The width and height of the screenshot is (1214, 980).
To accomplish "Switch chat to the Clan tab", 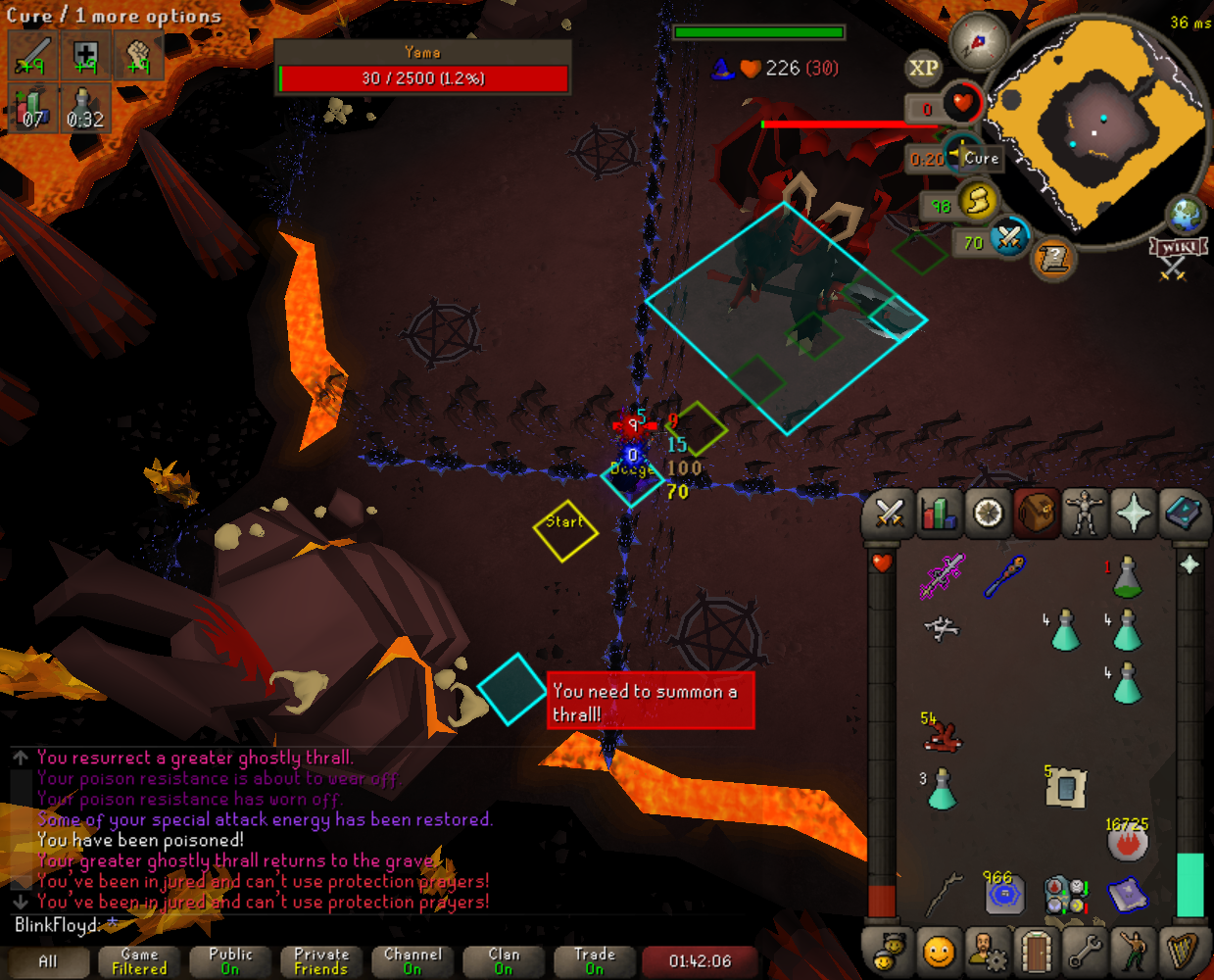I will [504, 961].
